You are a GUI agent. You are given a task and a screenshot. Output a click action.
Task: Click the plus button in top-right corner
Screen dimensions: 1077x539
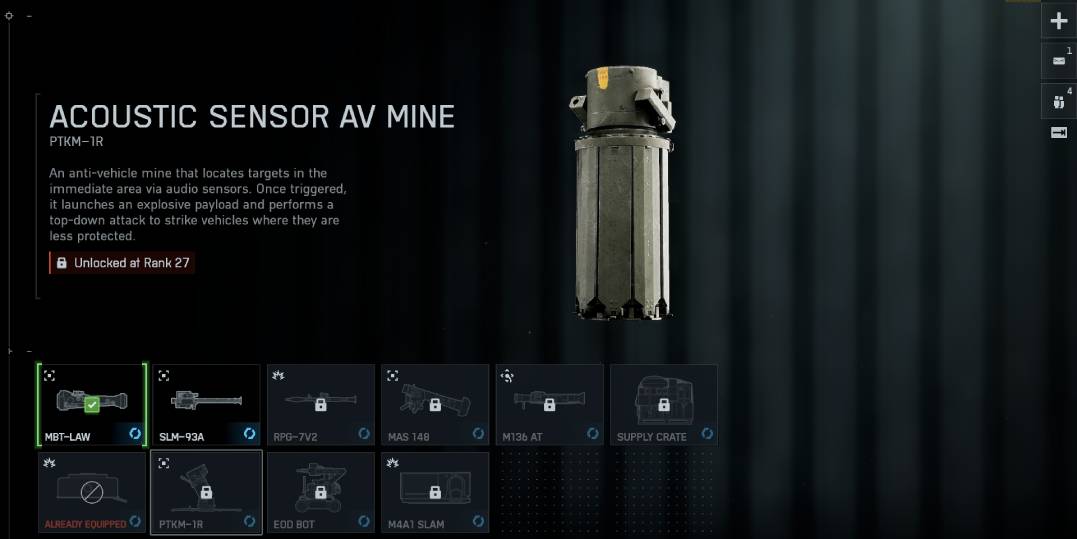coord(1059,21)
